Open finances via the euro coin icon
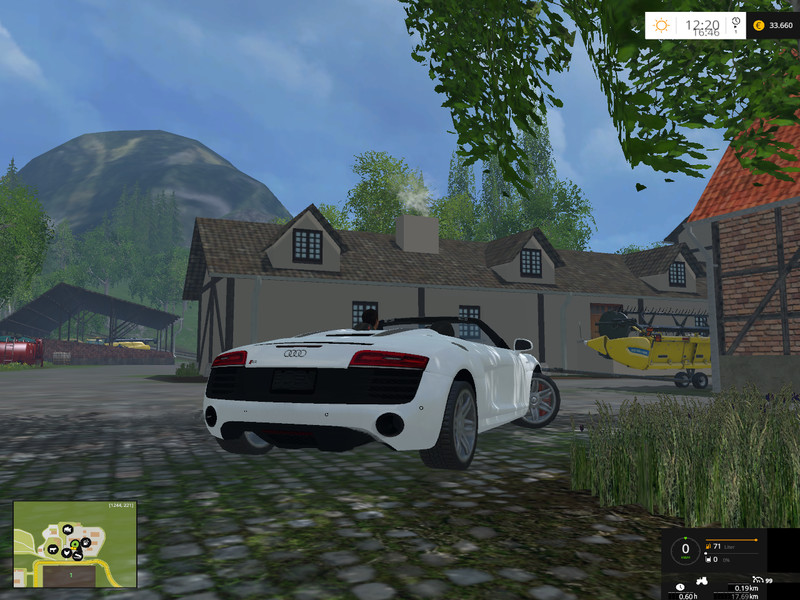This screenshot has width=800, height=600. tap(758, 25)
